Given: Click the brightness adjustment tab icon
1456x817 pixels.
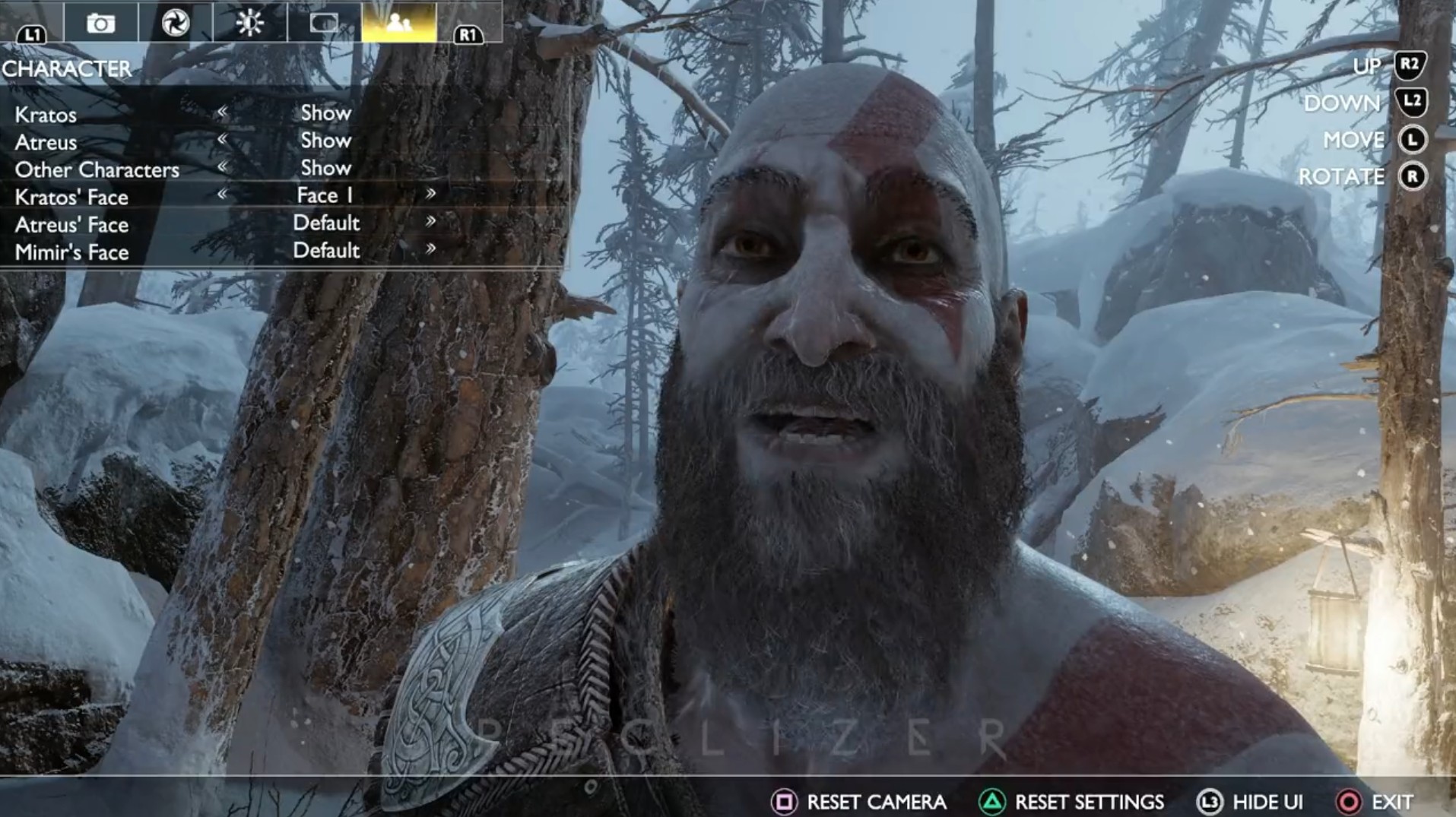Looking at the screenshot, I should [251, 23].
